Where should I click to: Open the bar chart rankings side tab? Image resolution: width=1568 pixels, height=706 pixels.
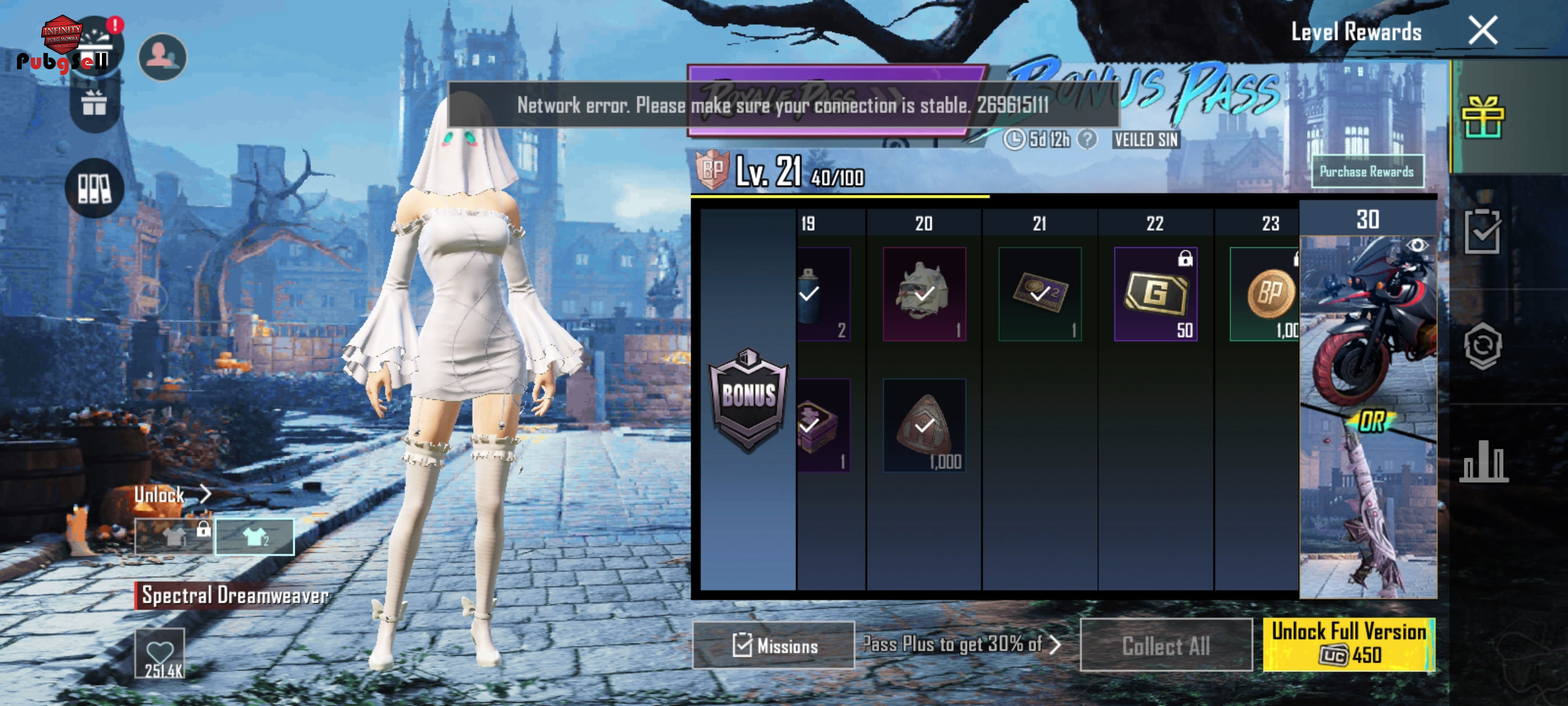tap(1483, 462)
